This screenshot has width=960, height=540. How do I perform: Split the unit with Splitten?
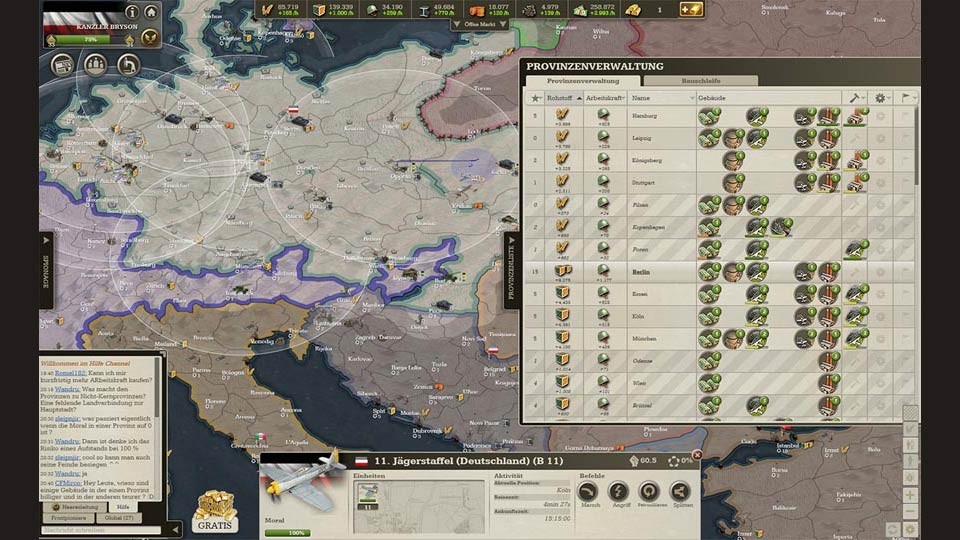coord(680,491)
